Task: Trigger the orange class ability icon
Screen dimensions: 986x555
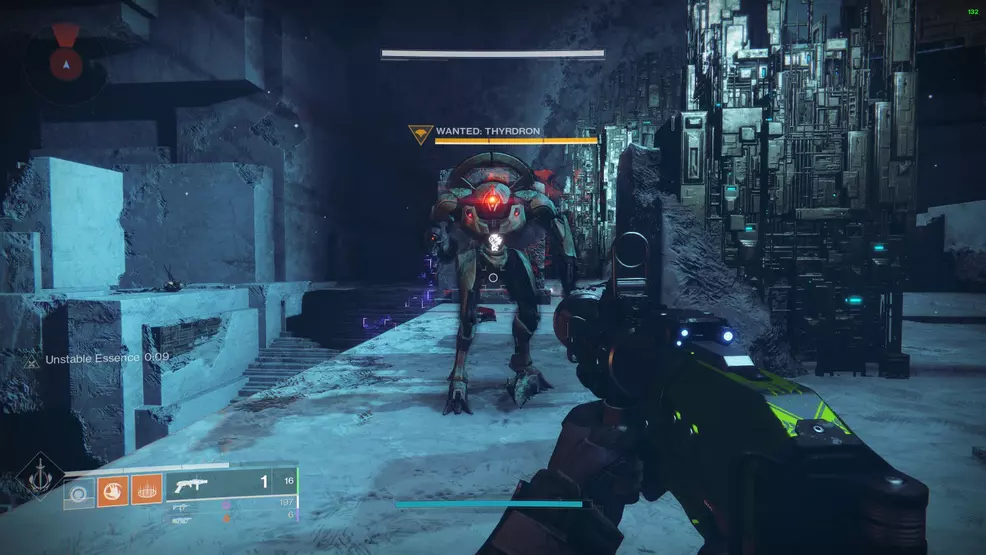Action: pyautogui.click(x=146, y=491)
